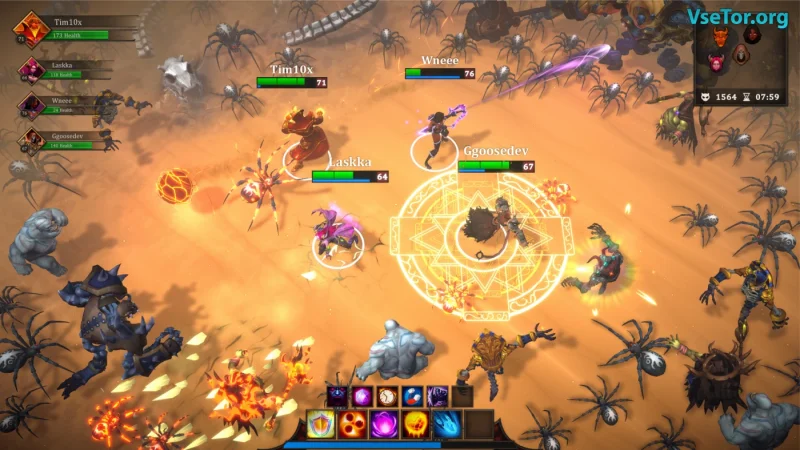
Task: Use the clock item in the hotbar
Action: 387,396
